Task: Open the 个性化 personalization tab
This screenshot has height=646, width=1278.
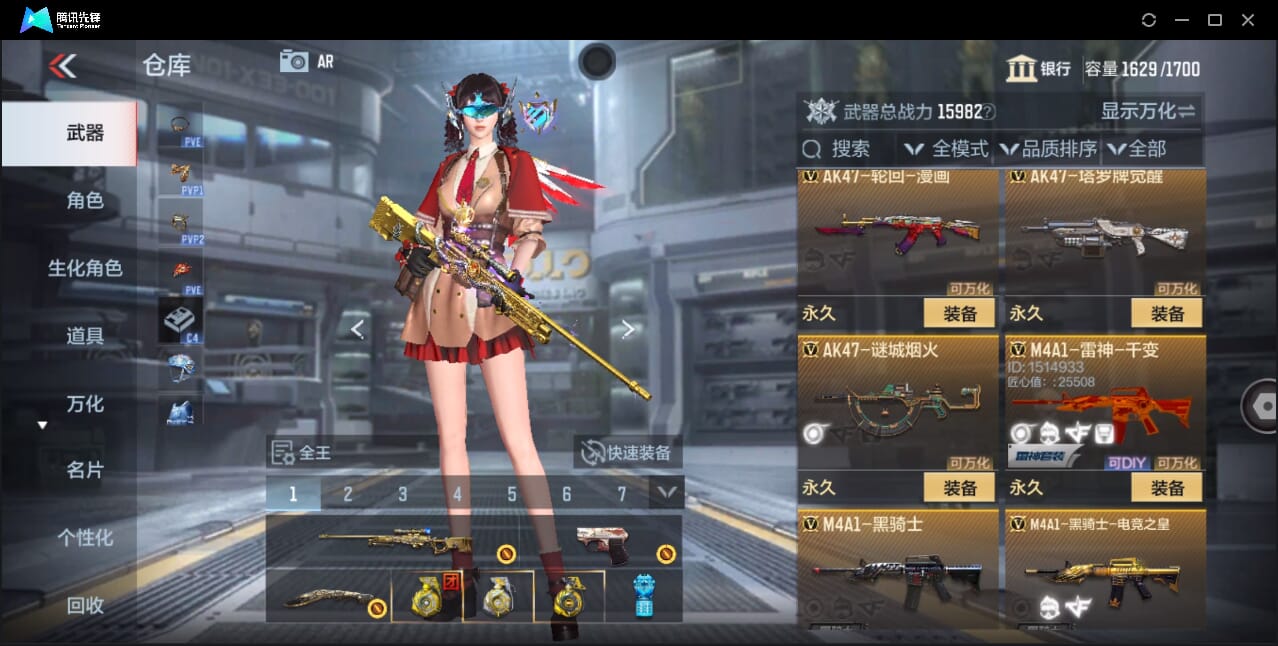Action: pyautogui.click(x=84, y=537)
